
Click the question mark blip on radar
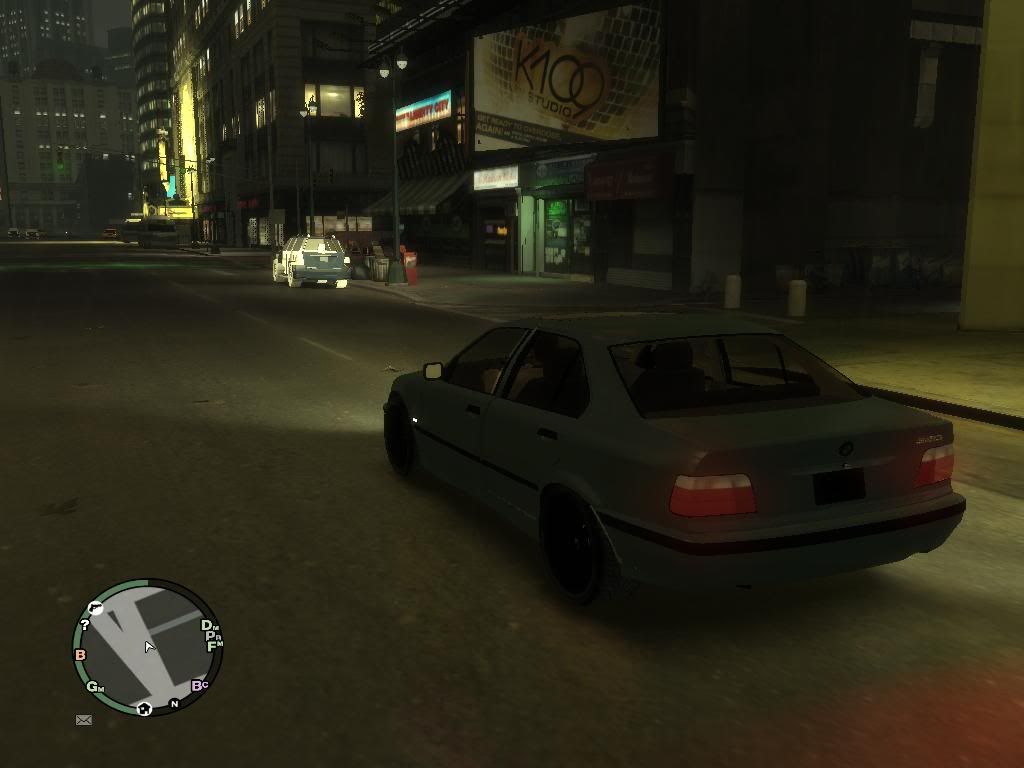[x=85, y=625]
